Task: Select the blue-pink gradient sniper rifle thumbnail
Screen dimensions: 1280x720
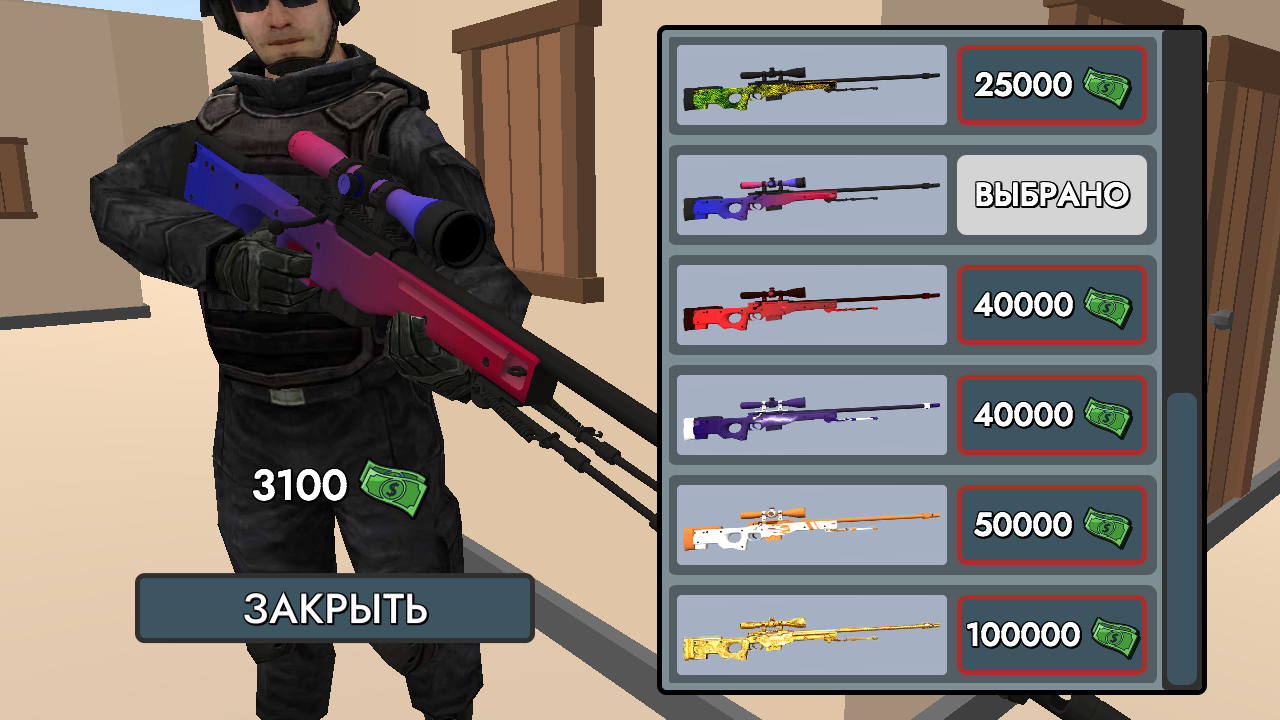Action: (810, 195)
